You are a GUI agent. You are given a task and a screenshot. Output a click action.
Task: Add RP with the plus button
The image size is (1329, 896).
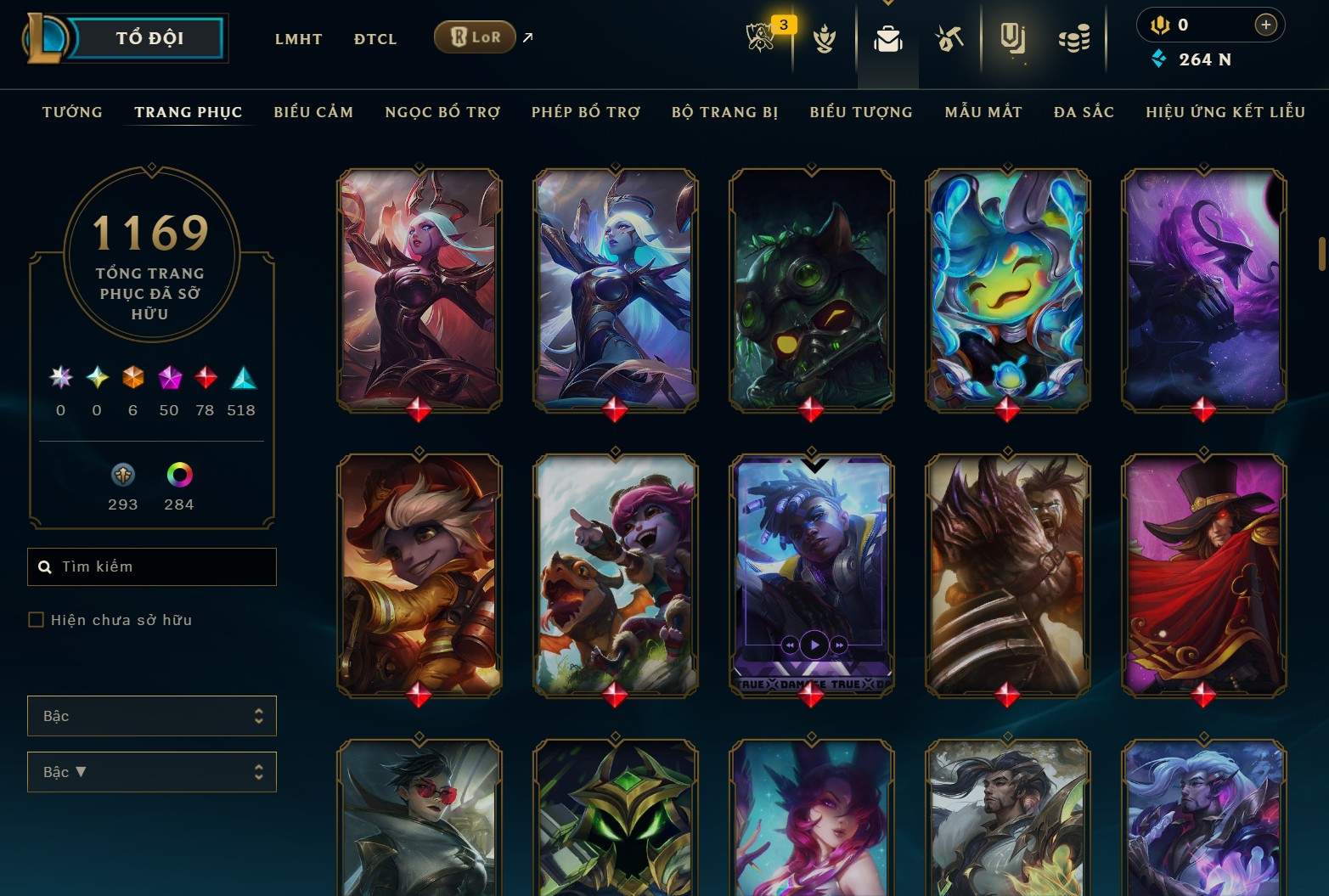[1265, 25]
